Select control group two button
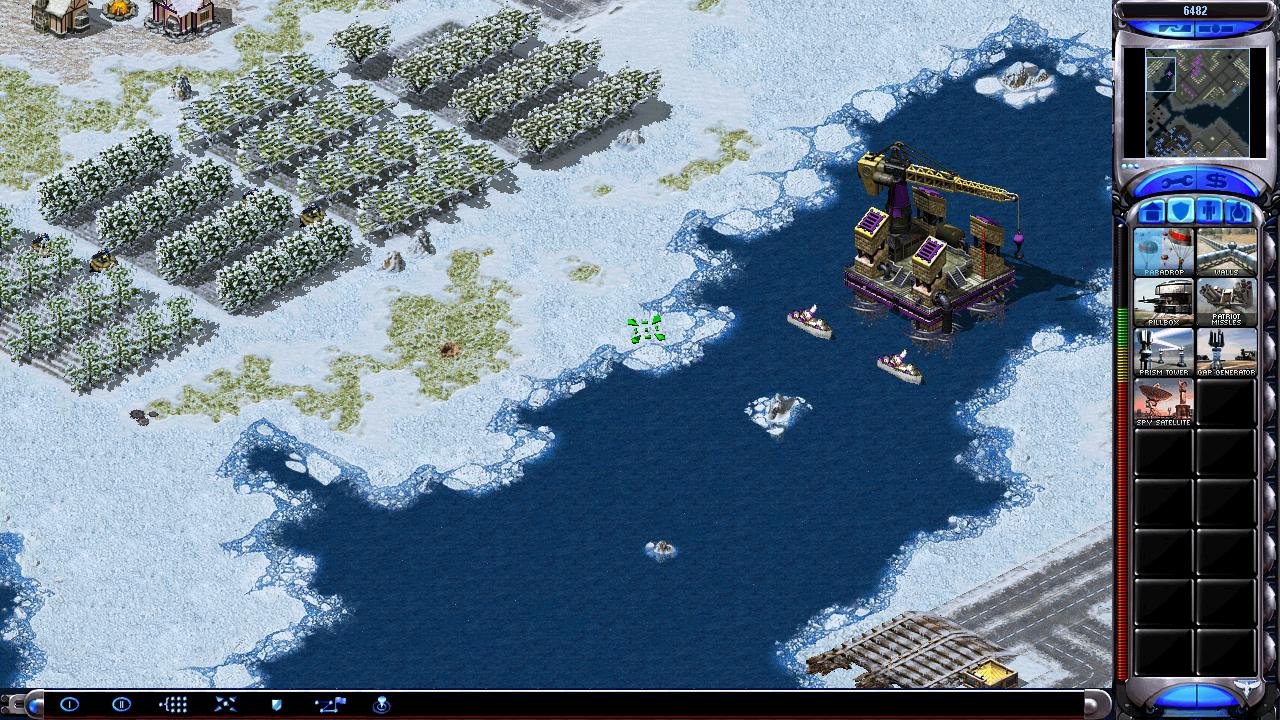The image size is (1280, 720). [x=121, y=704]
